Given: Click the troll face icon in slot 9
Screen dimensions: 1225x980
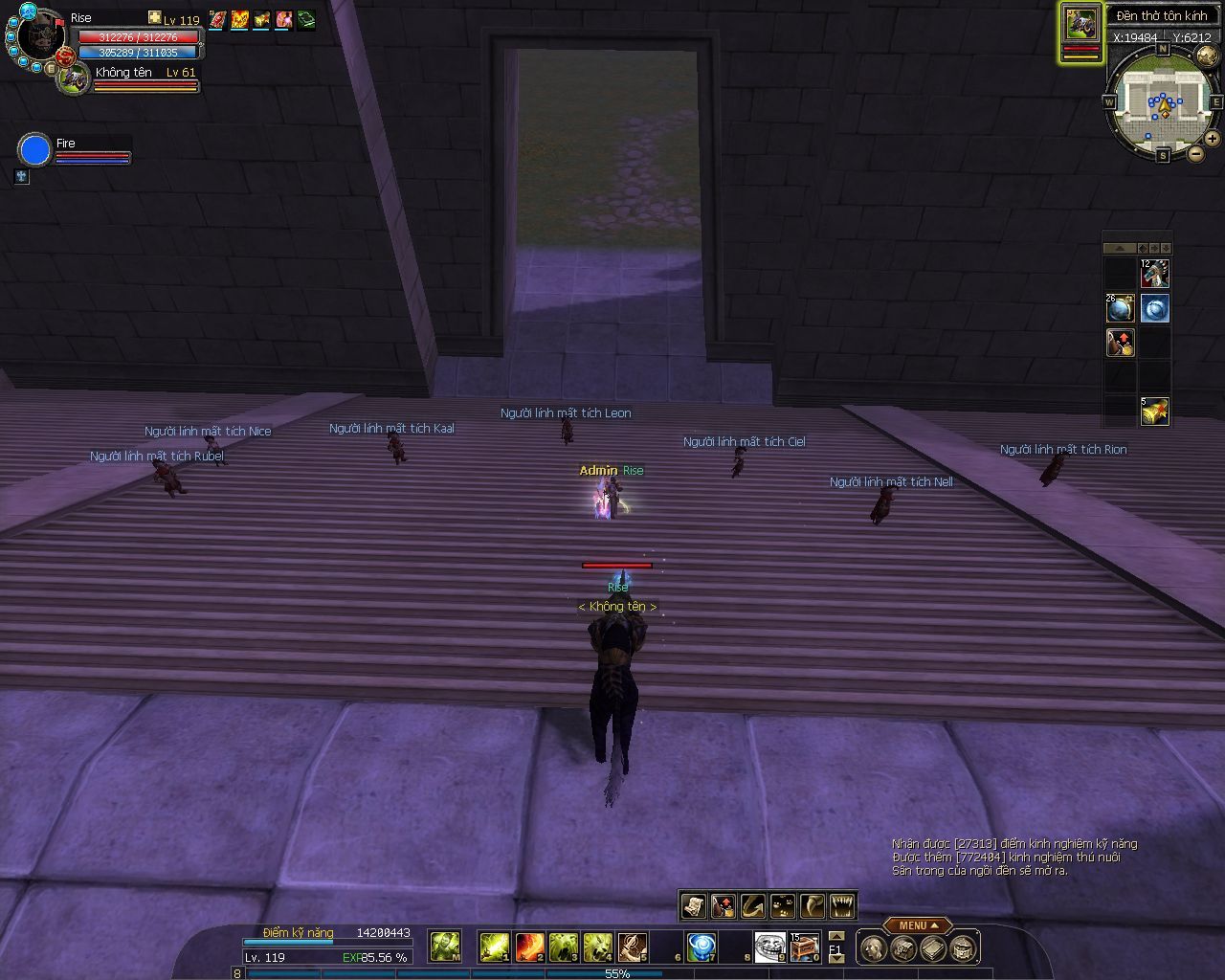Looking at the screenshot, I should (x=769, y=947).
